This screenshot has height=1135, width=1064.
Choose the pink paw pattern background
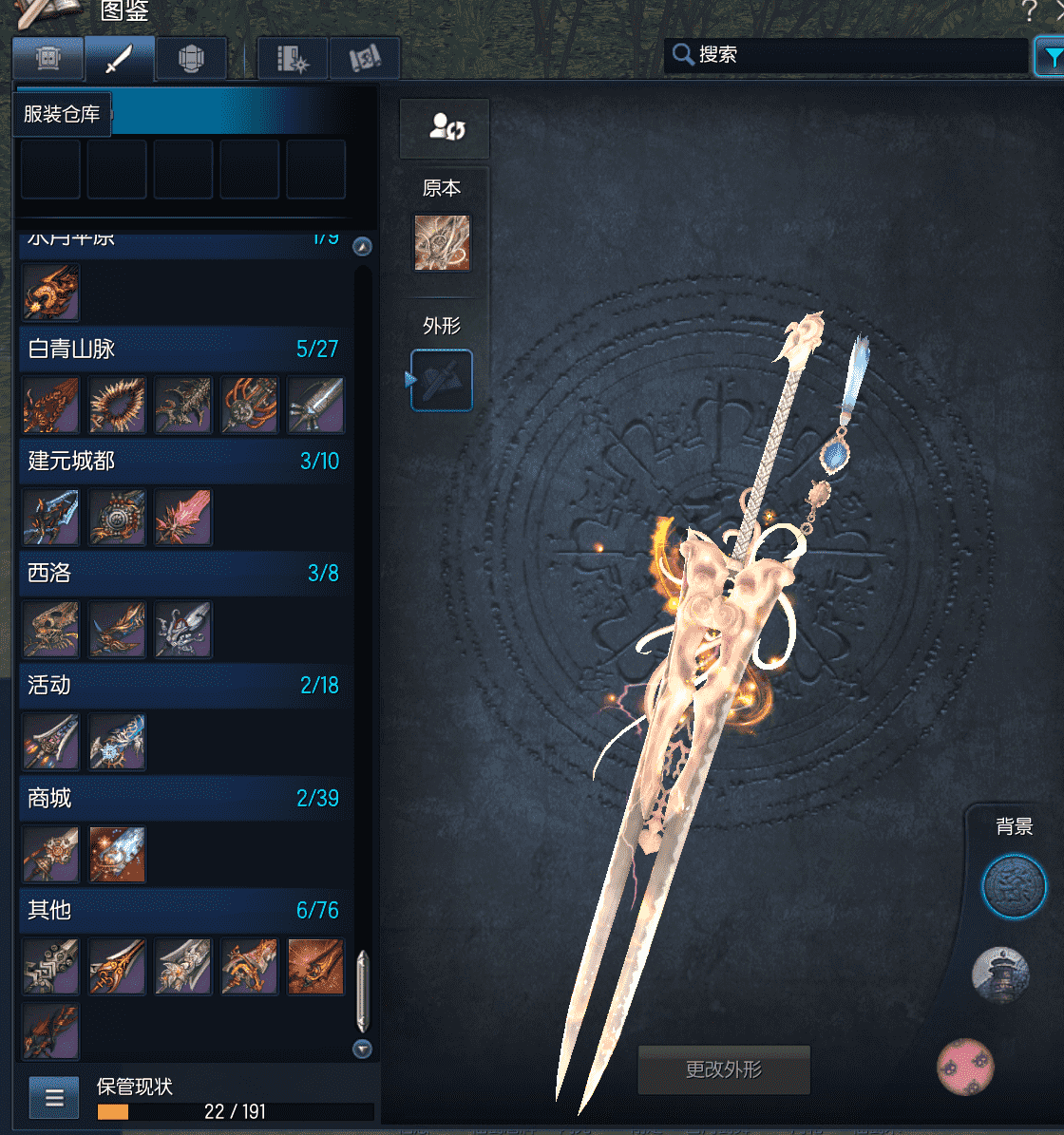[x=965, y=1067]
